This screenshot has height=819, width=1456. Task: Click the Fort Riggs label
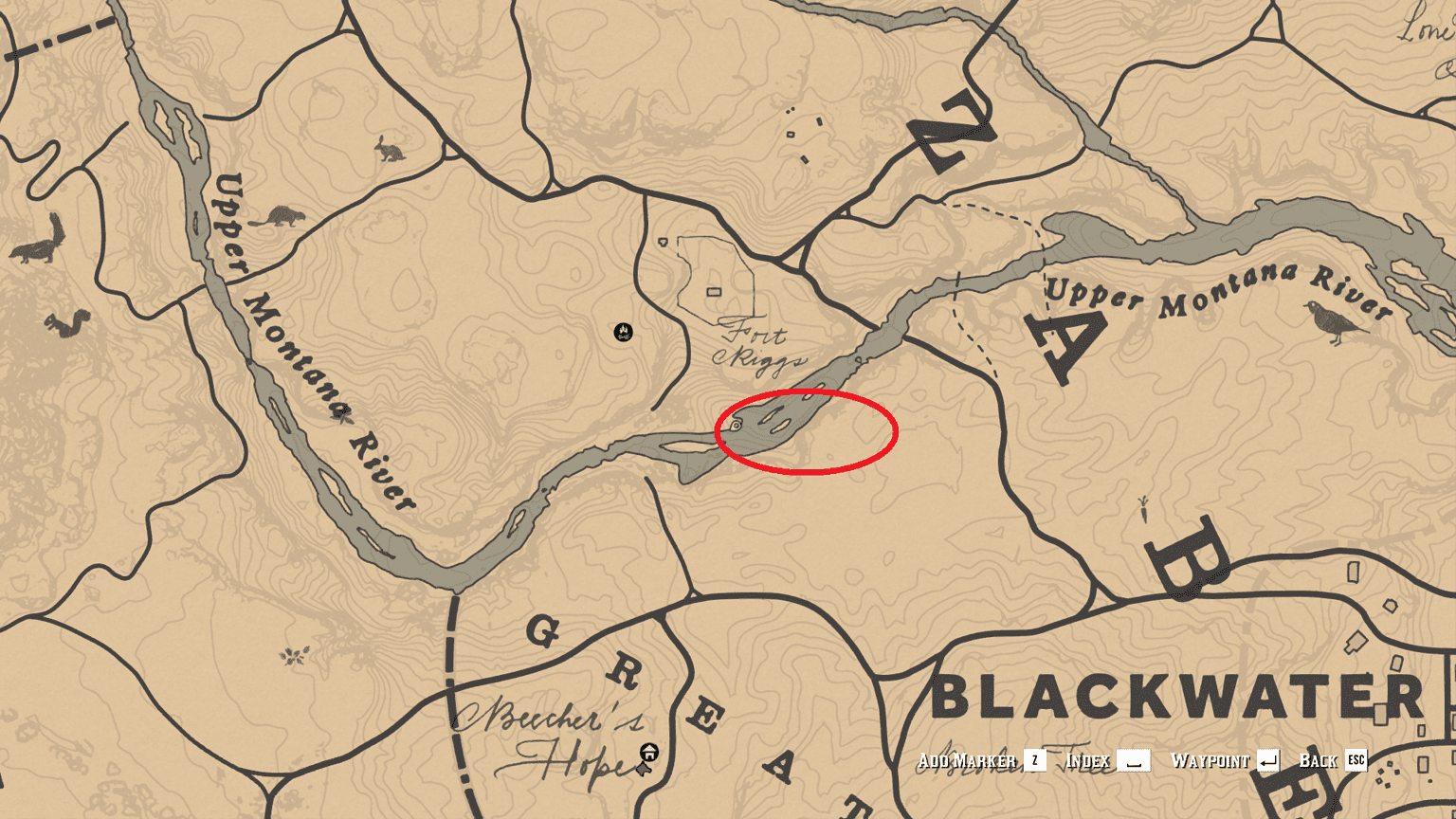pos(758,346)
